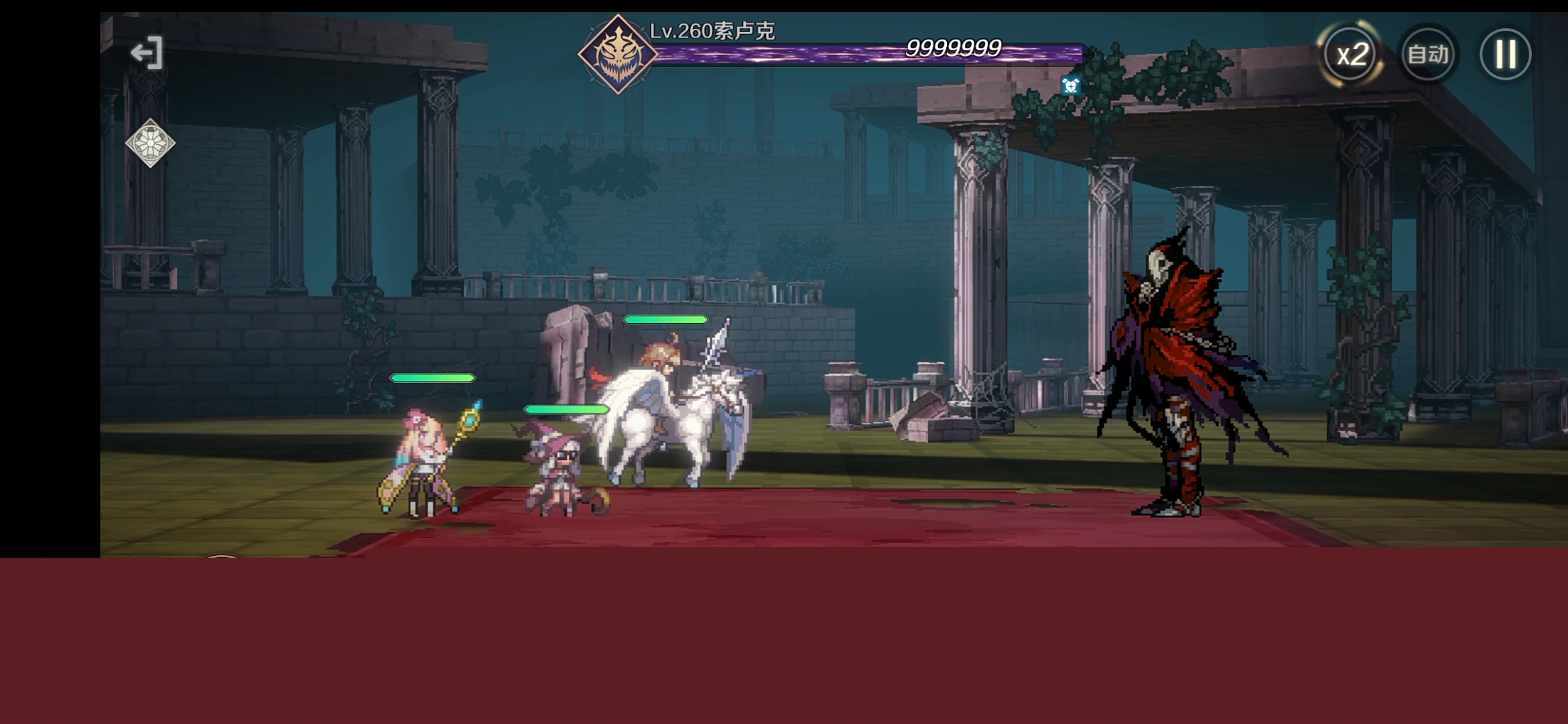The height and width of the screenshot is (724, 1568).
Task: Select the boss 索卢克 skull portrait
Action: [x=618, y=54]
